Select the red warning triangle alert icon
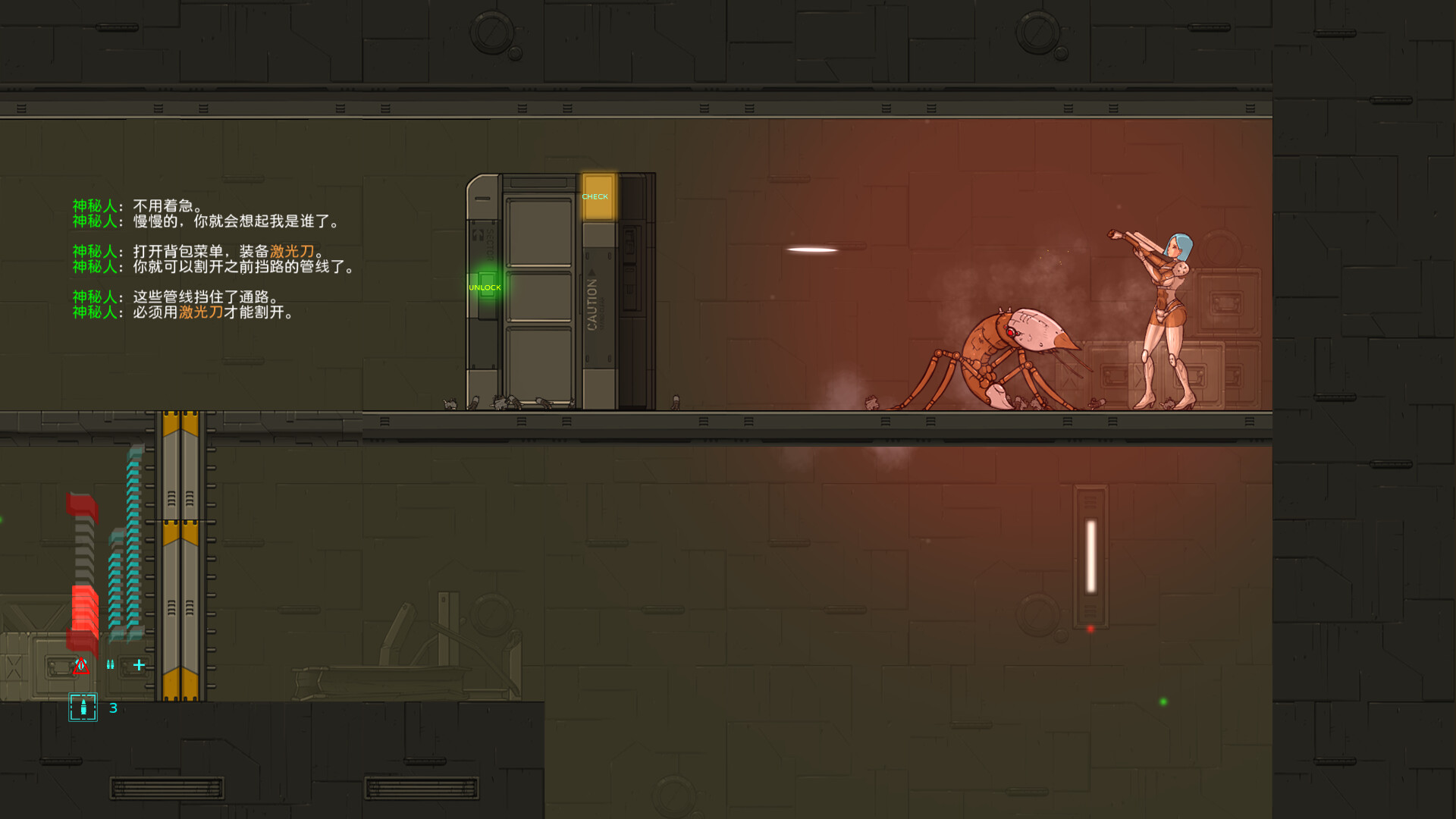The image size is (1456, 819). coord(81,665)
